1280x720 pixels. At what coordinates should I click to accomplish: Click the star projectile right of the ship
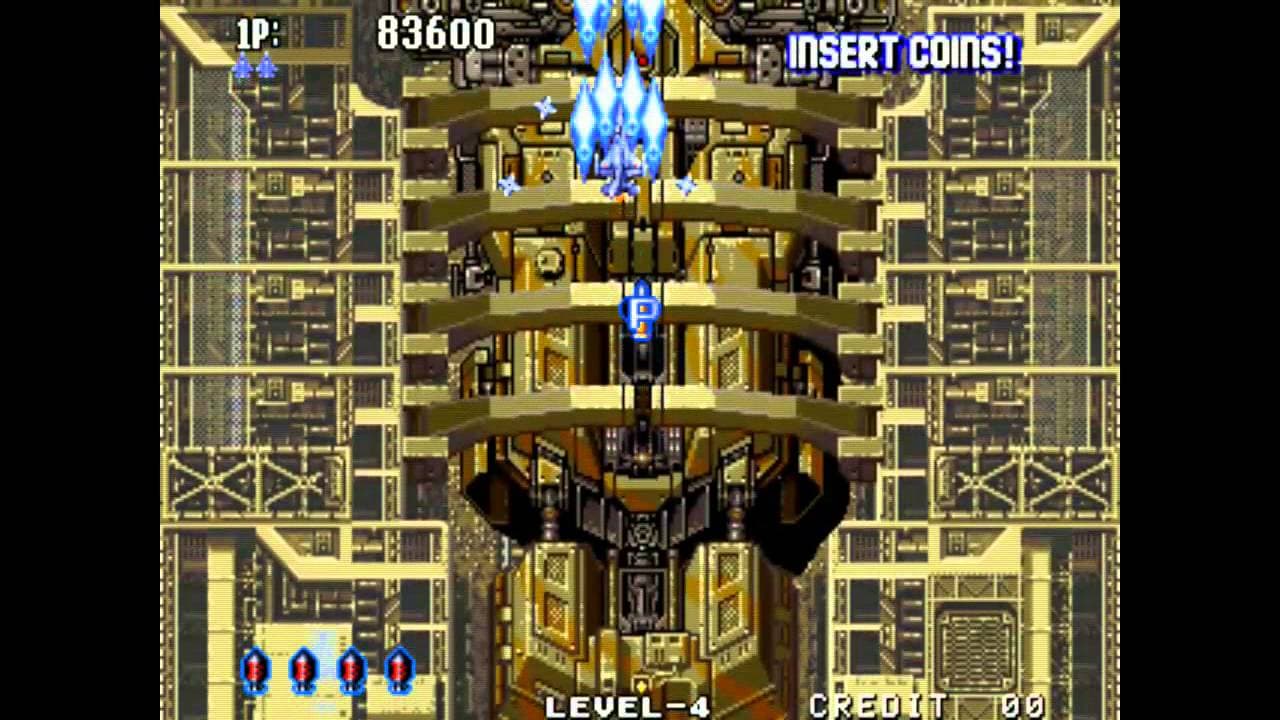point(685,185)
